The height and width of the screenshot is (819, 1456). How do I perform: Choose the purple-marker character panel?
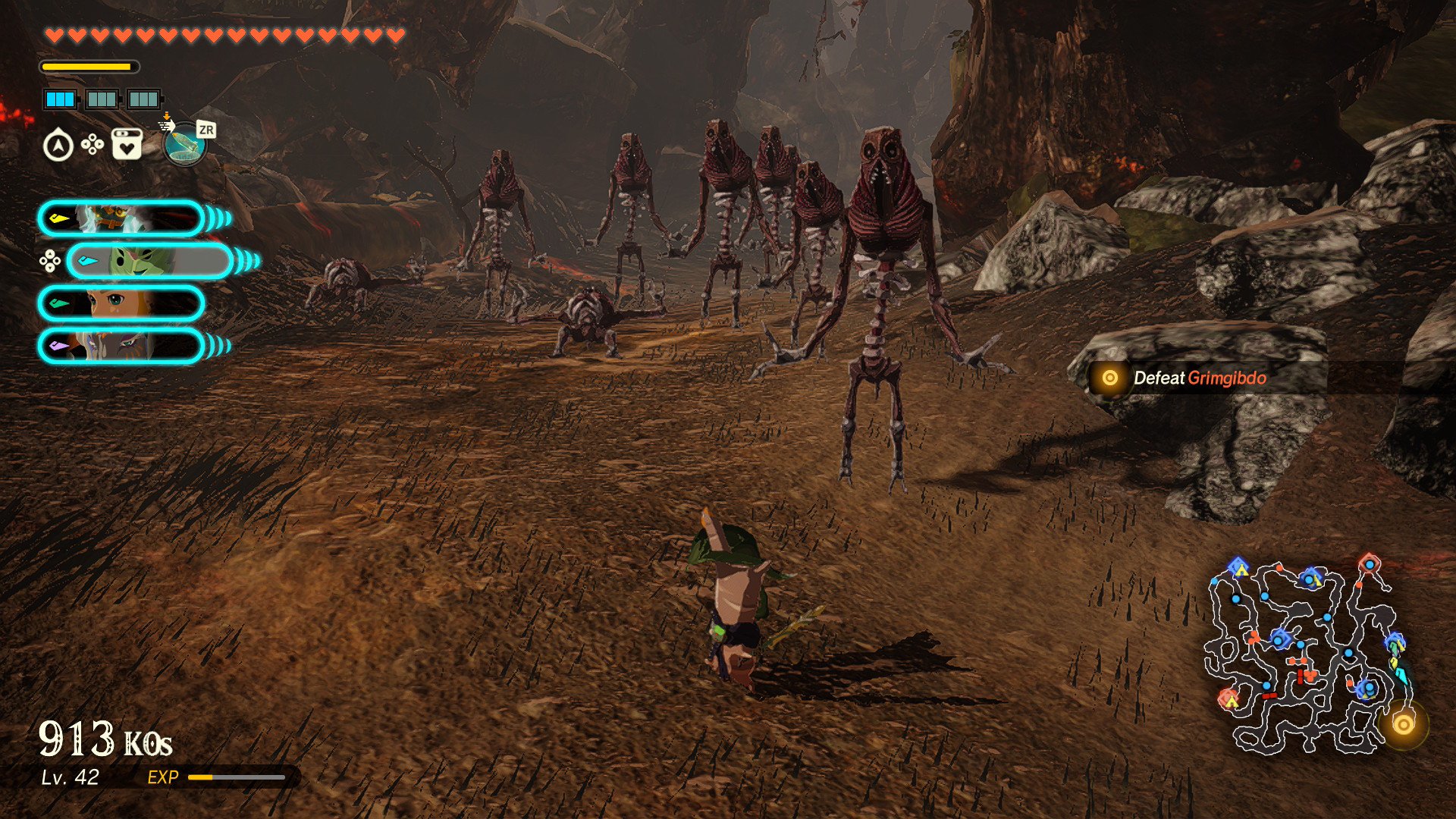click(121, 346)
